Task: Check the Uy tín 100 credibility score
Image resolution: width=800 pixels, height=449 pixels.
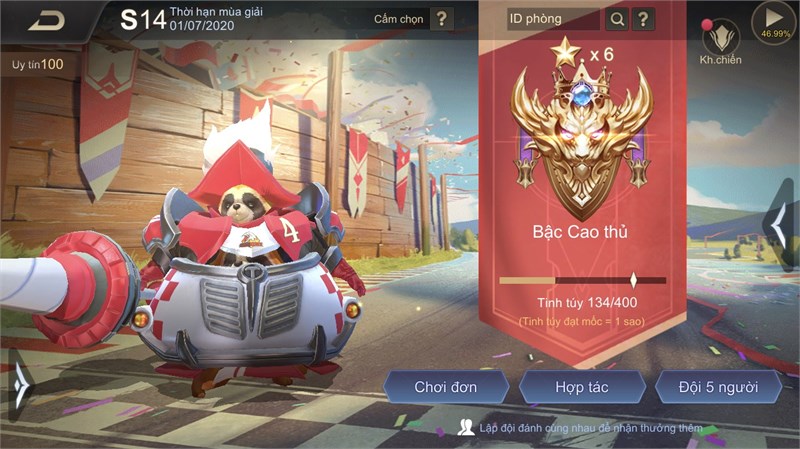Action: point(38,64)
